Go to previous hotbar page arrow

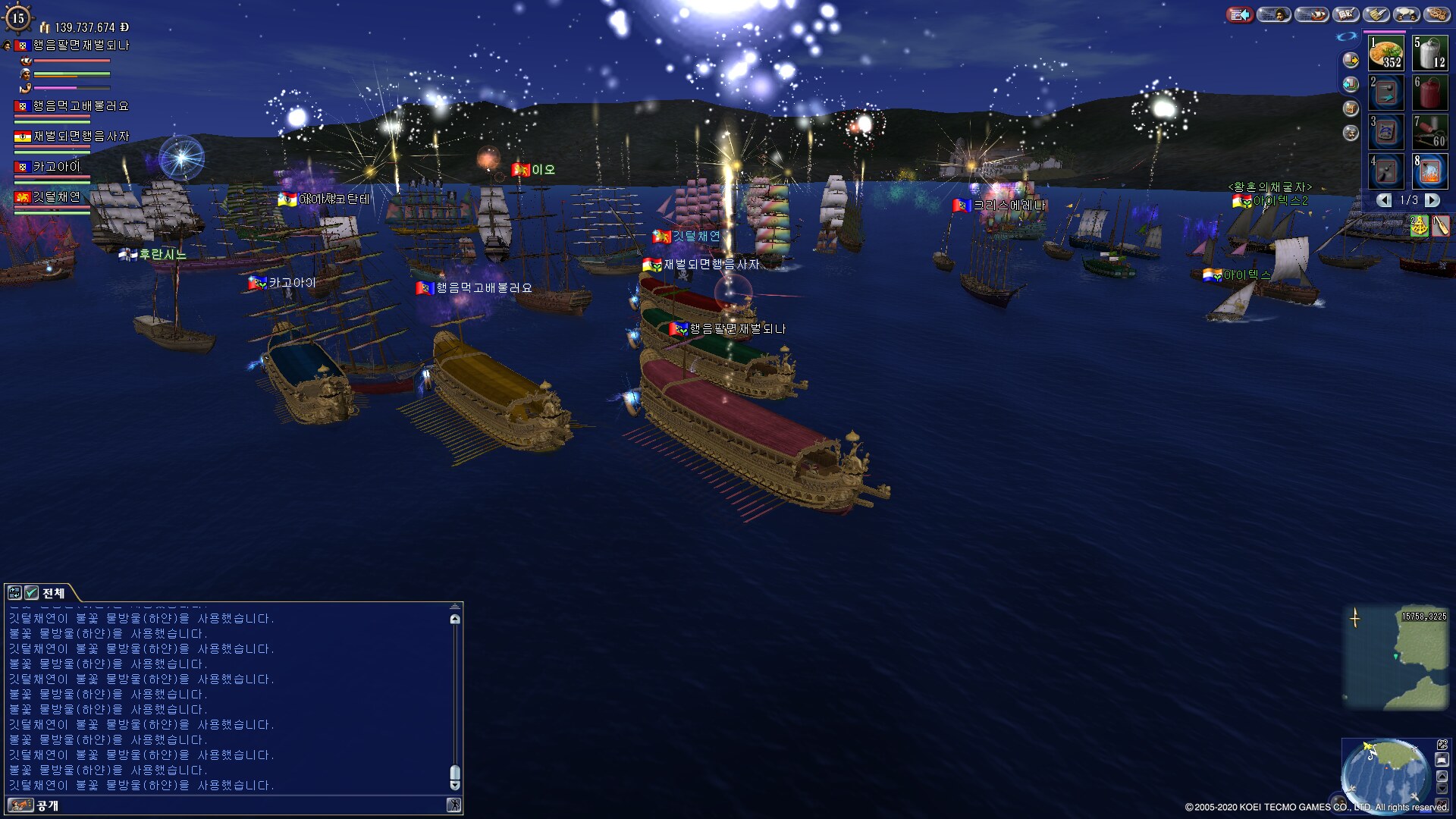(x=1385, y=200)
